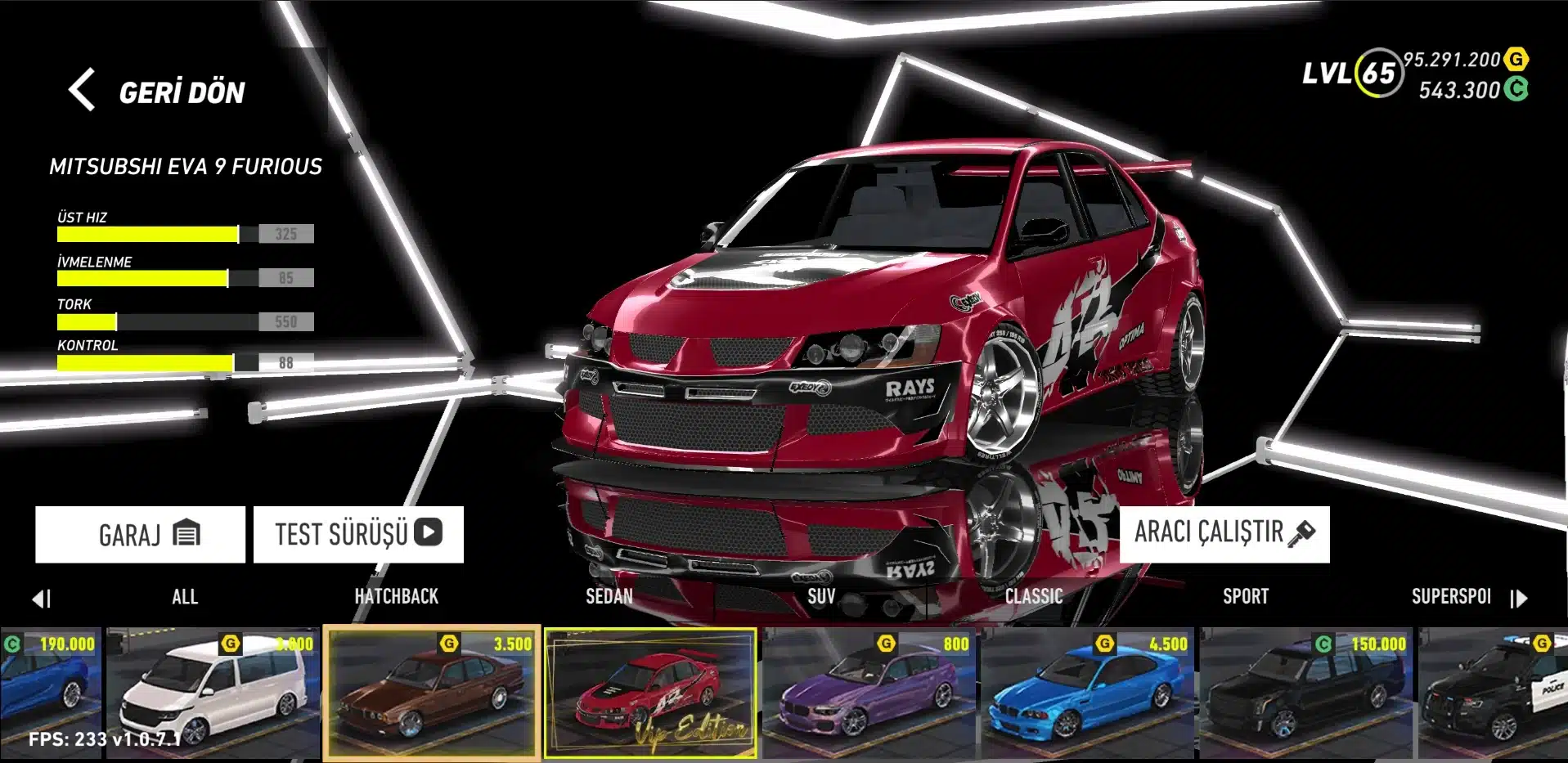1568x763 pixels.
Task: Click the right category scroll arrow
Action: coord(1519,599)
